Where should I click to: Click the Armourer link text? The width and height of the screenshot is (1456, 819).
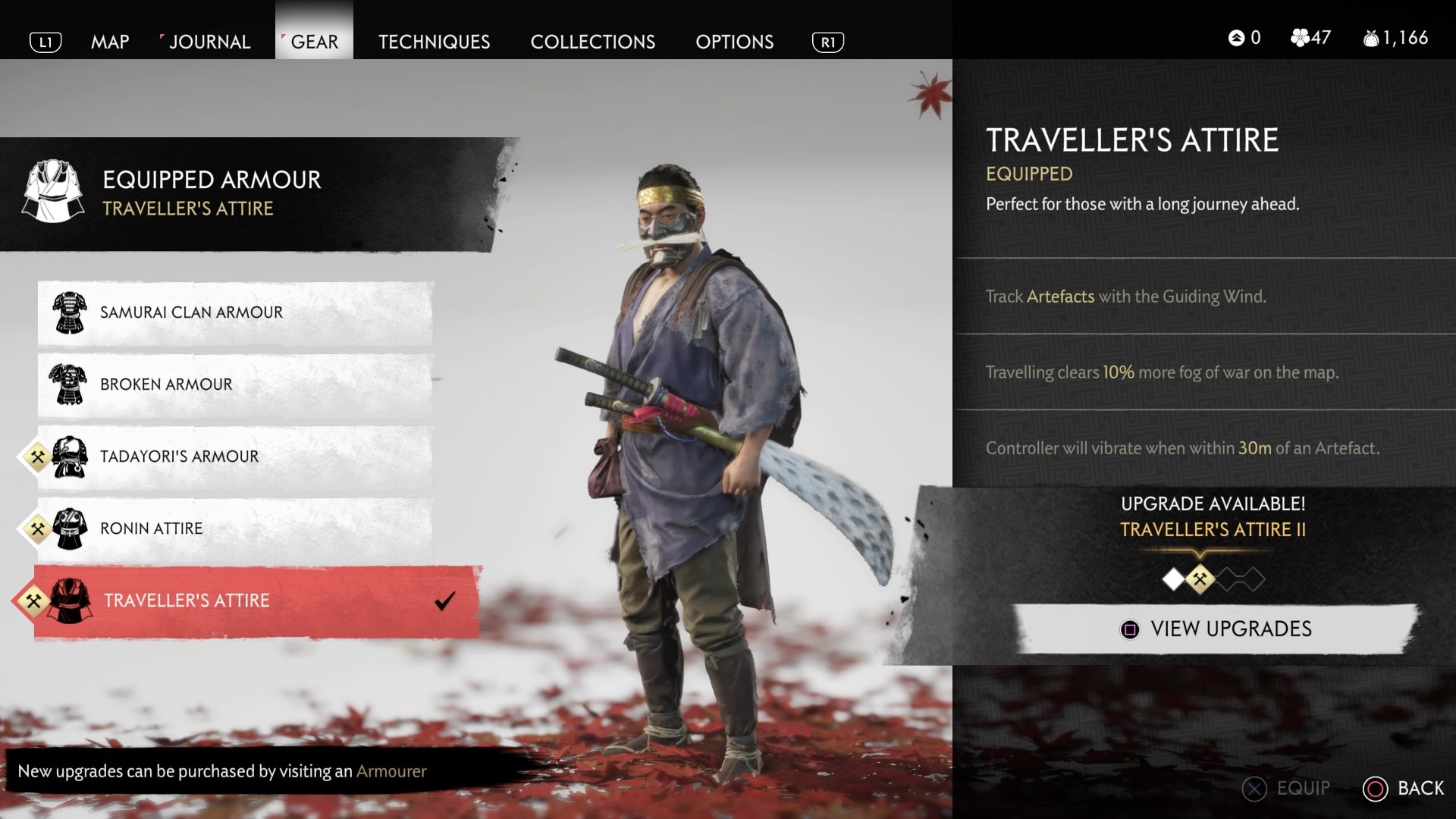pos(391,771)
